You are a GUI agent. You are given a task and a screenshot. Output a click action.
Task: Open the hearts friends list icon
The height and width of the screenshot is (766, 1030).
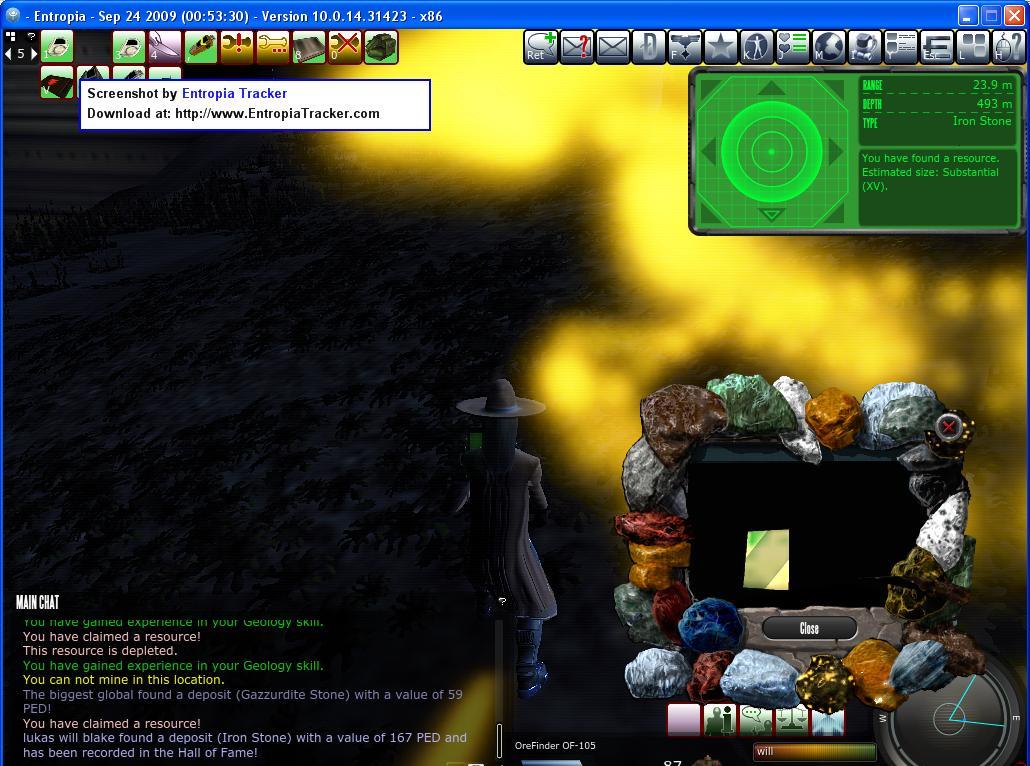pyautogui.click(x=792, y=46)
